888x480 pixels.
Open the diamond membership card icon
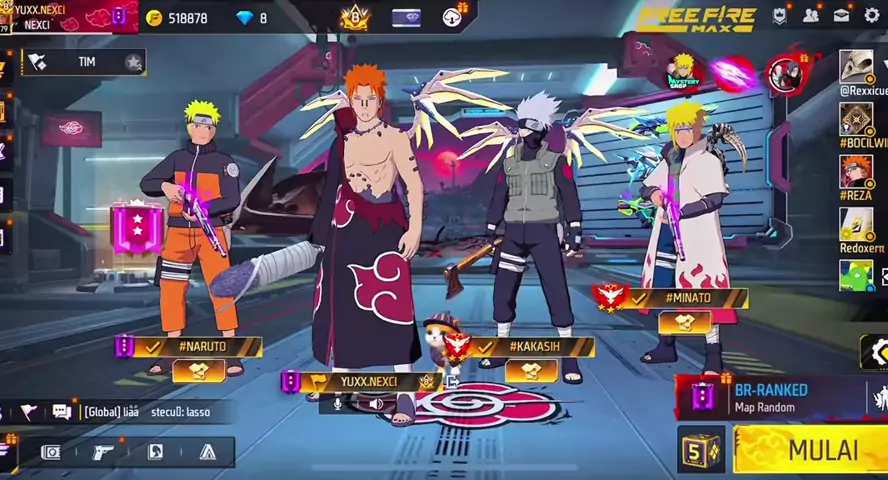click(406, 17)
